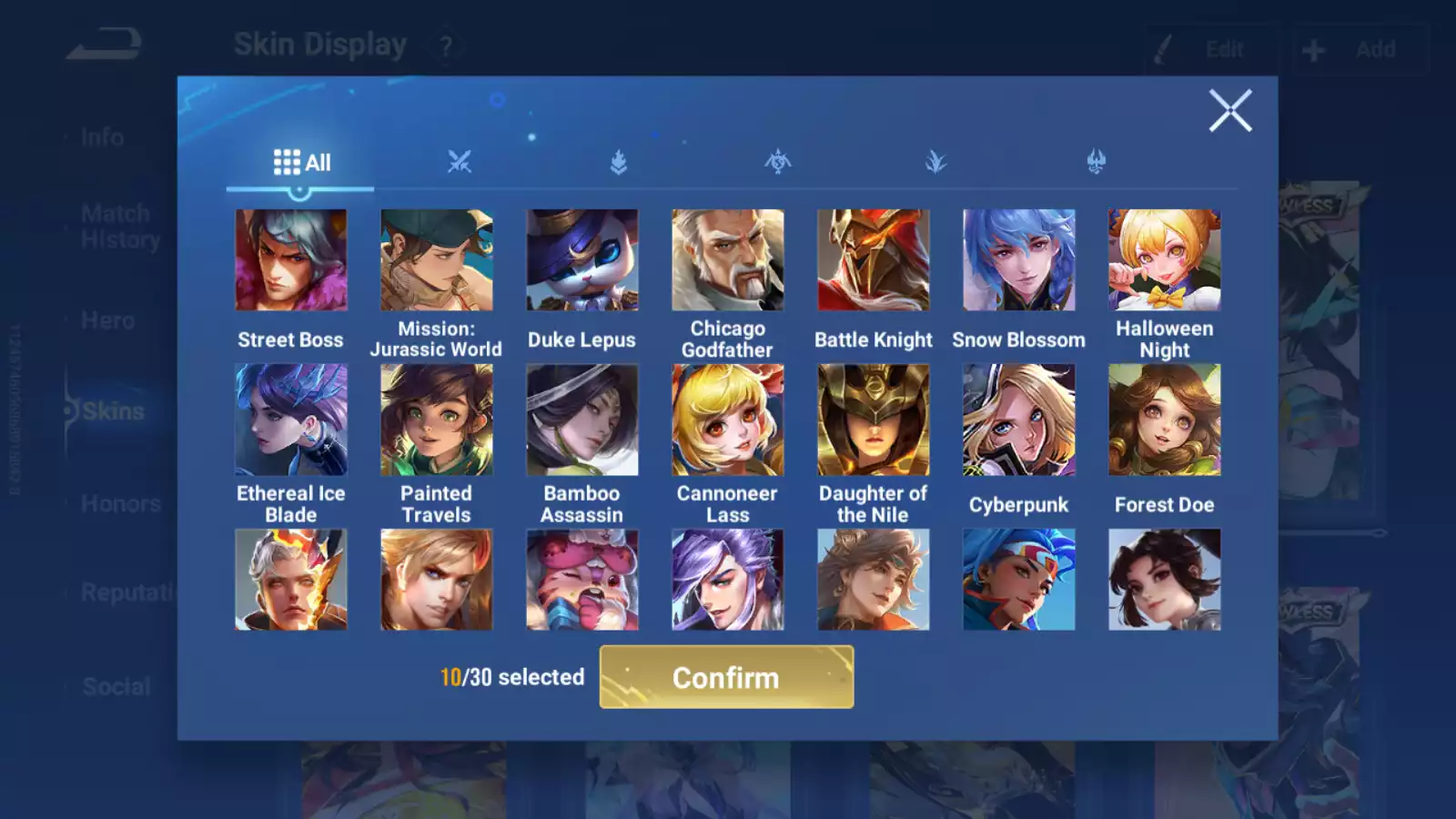The image size is (1456, 819).
Task: Select the Street Boss skin
Action: 290,260
